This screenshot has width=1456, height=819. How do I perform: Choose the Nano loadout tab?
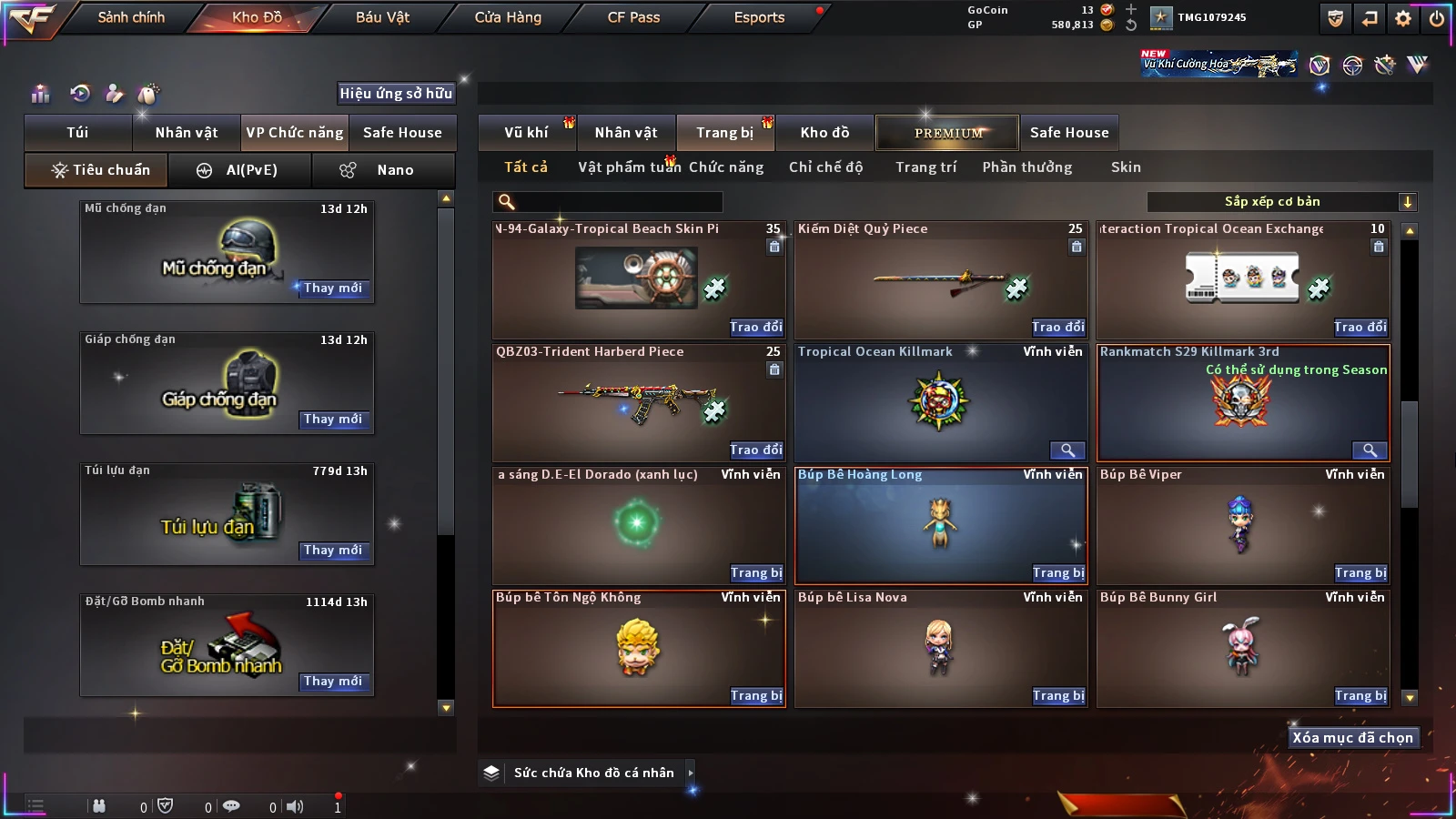(x=383, y=170)
